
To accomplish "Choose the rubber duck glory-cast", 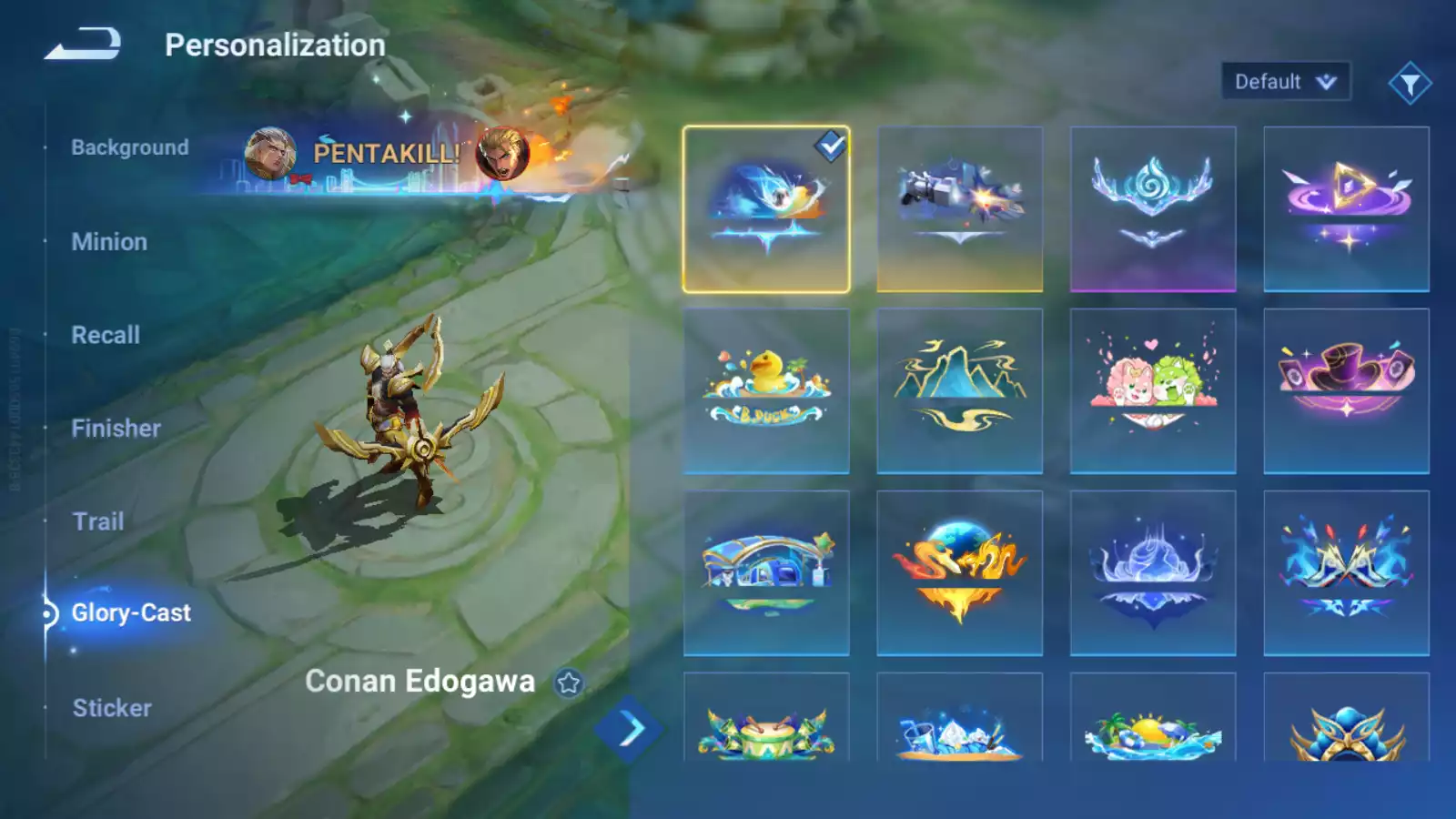I will click(x=766, y=391).
